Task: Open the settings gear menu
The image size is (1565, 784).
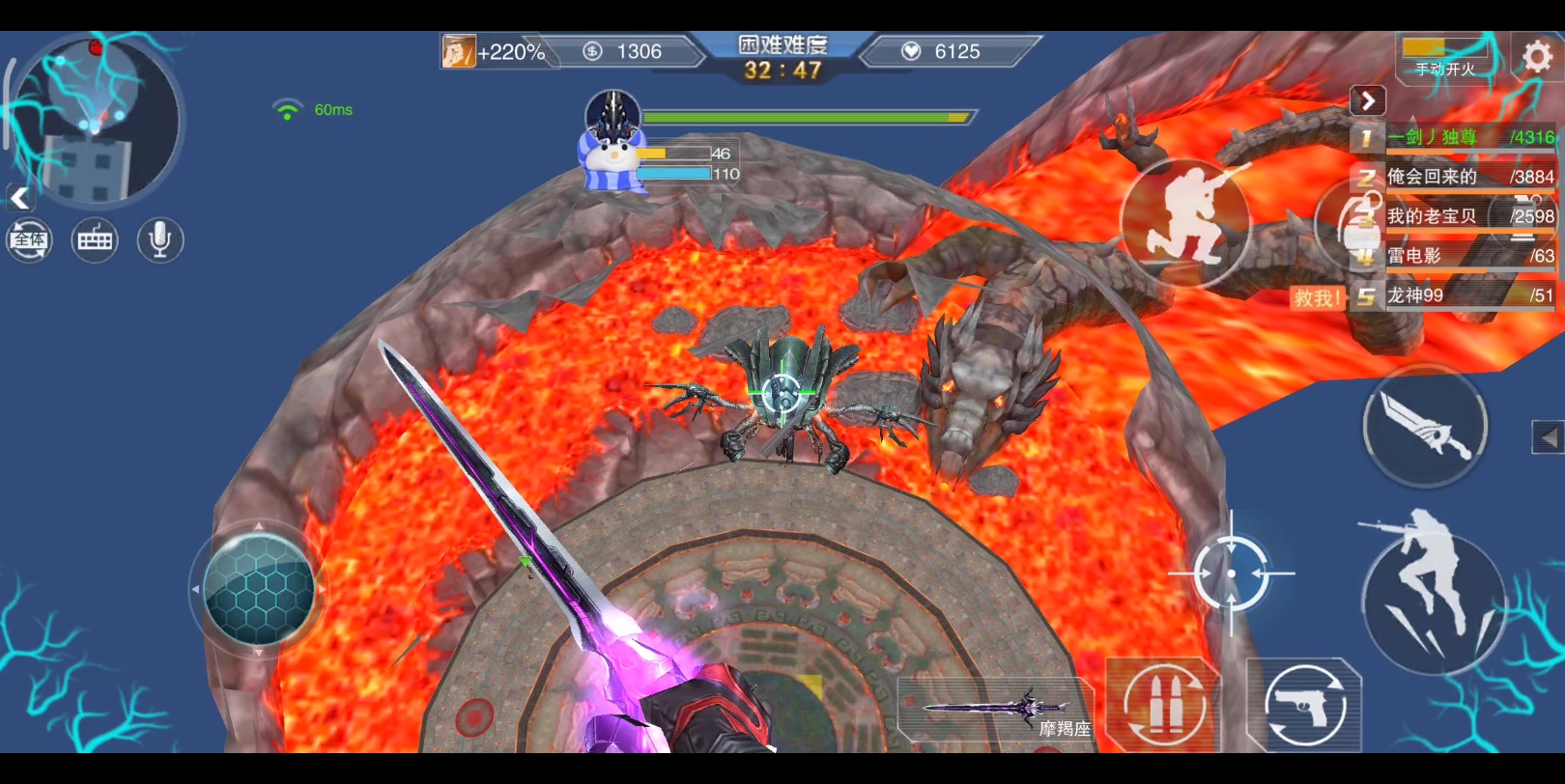Action: click(1536, 58)
